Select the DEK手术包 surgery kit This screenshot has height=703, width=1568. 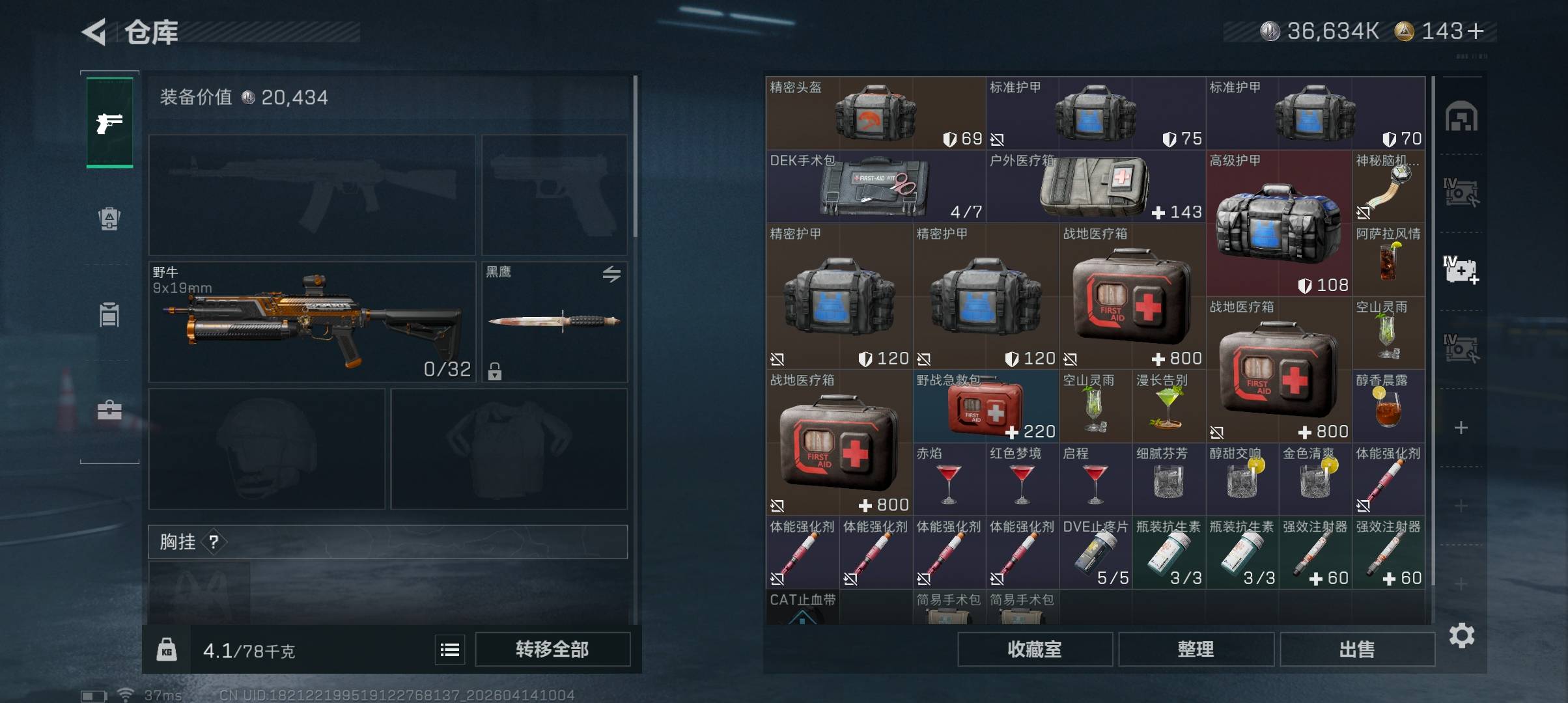(875, 187)
